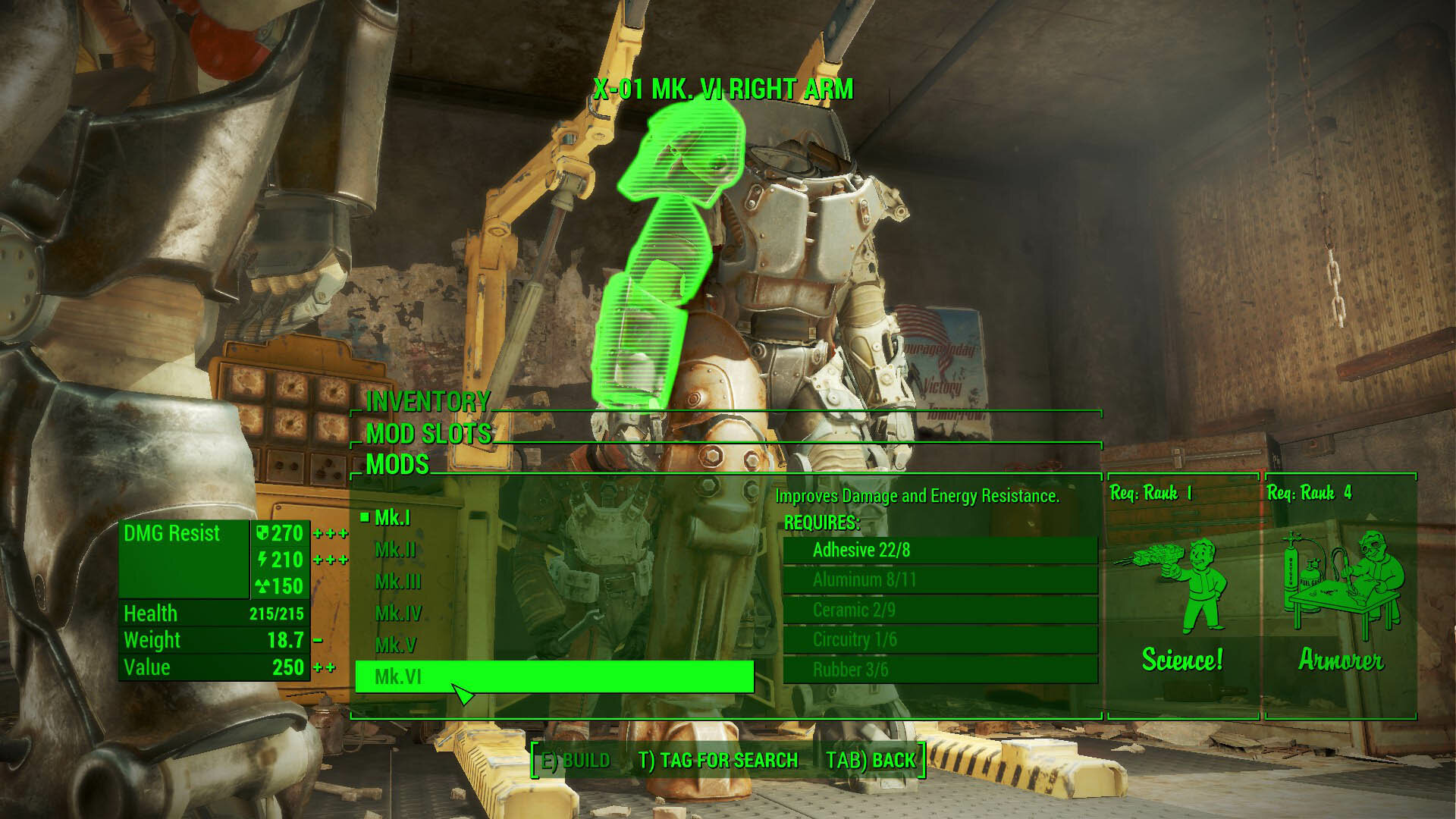The image size is (1456, 819).
Task: Click the Rubber component row
Action: pos(940,670)
